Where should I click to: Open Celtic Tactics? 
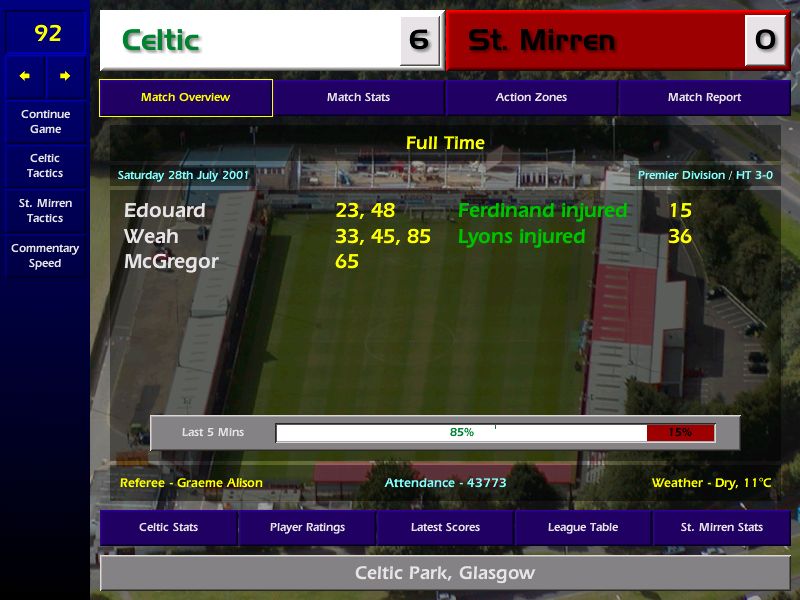point(45,166)
